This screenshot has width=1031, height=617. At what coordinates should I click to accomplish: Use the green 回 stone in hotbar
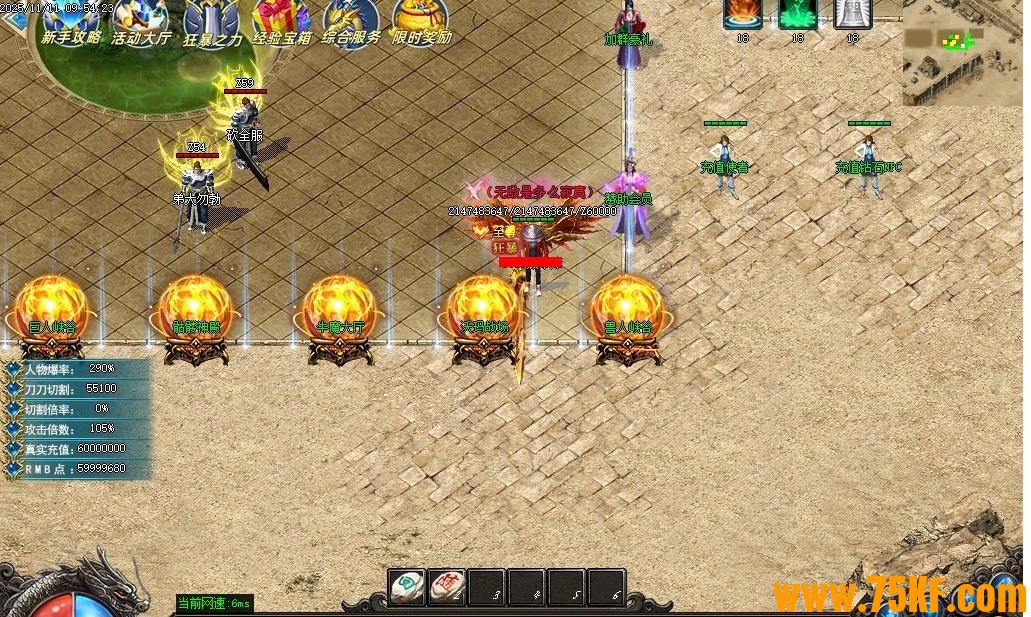[x=407, y=587]
